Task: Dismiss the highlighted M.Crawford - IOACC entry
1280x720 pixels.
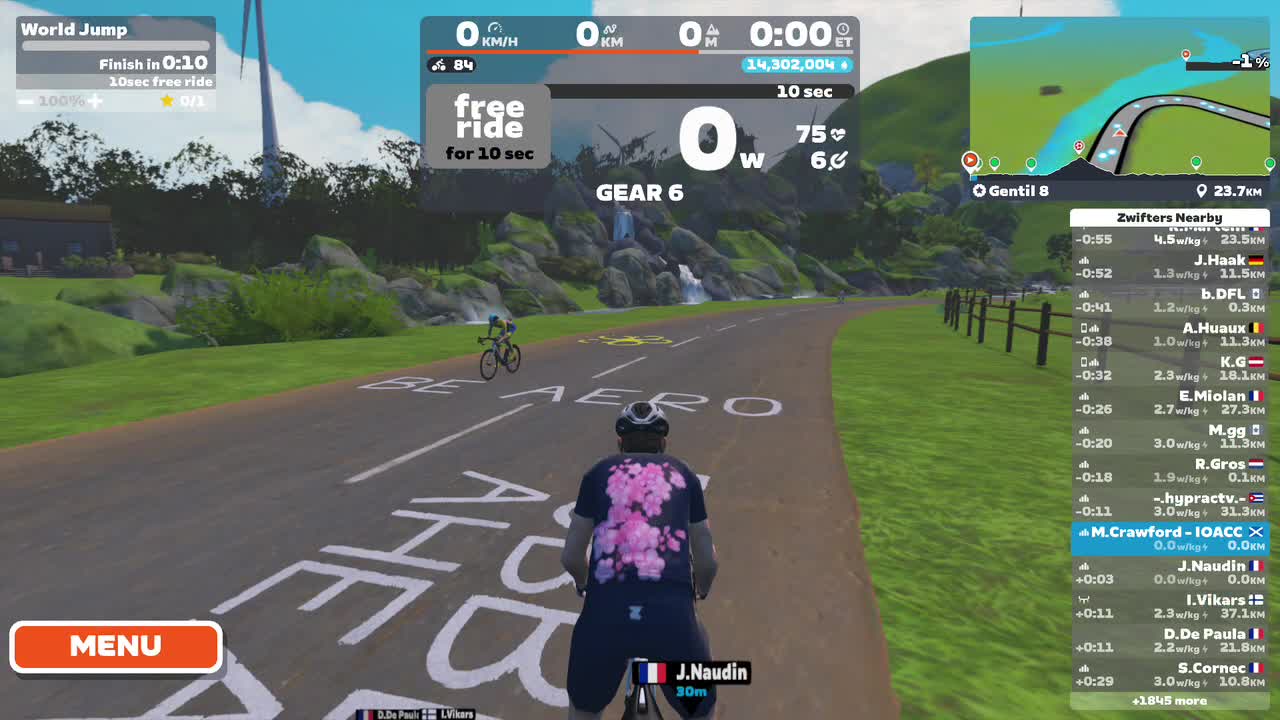Action: coord(1254,531)
